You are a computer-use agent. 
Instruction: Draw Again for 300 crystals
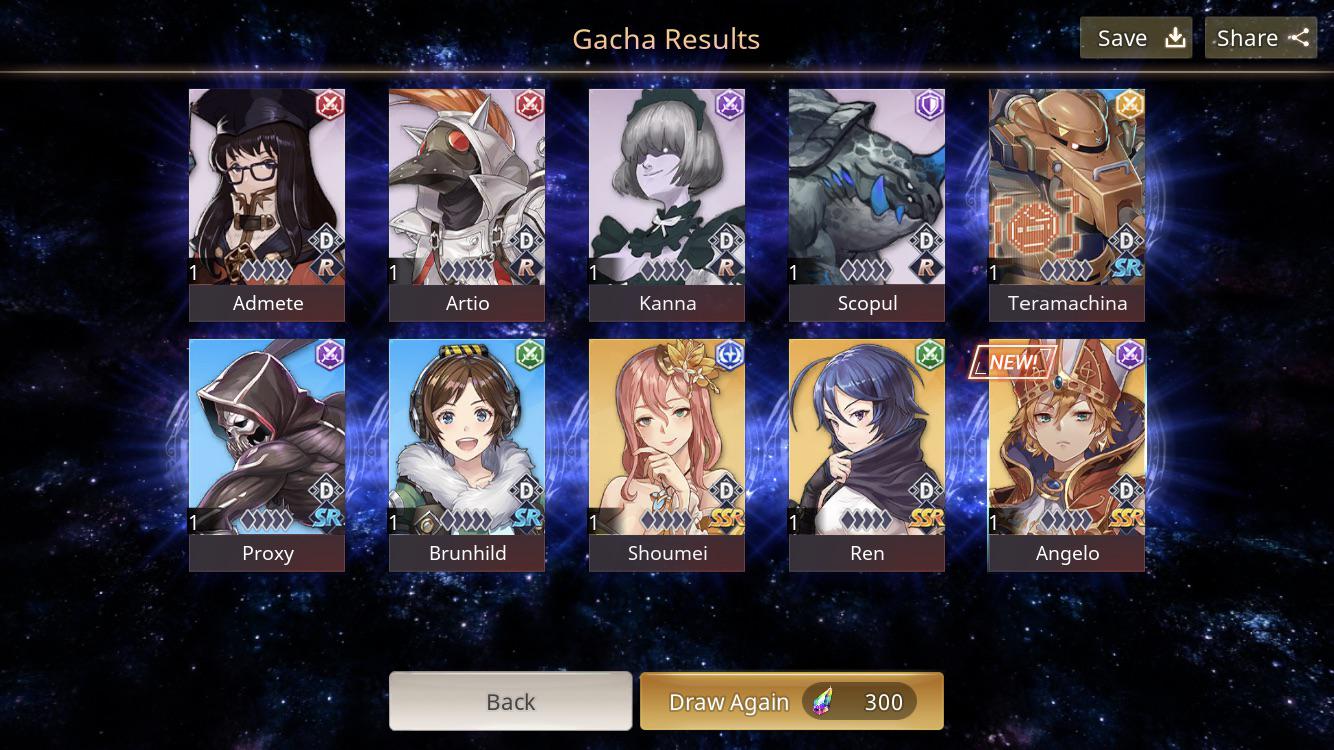pos(791,701)
